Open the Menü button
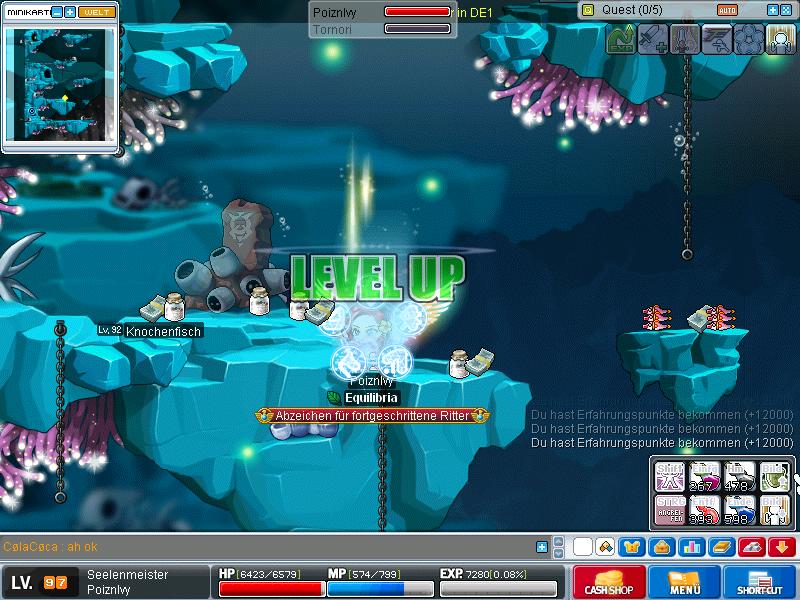Viewport: 800px width, 600px height. (x=684, y=582)
